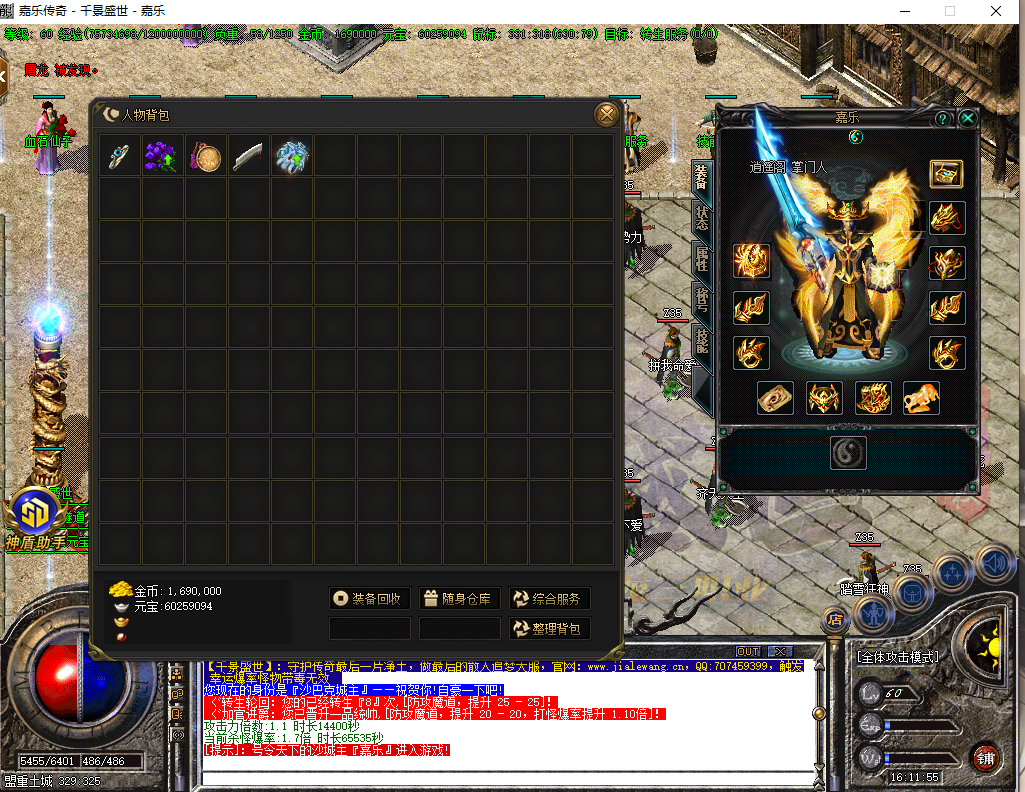Screen dimensions: 1025x792
Task: Close the 嘉乐 character panel
Action: tap(967, 118)
